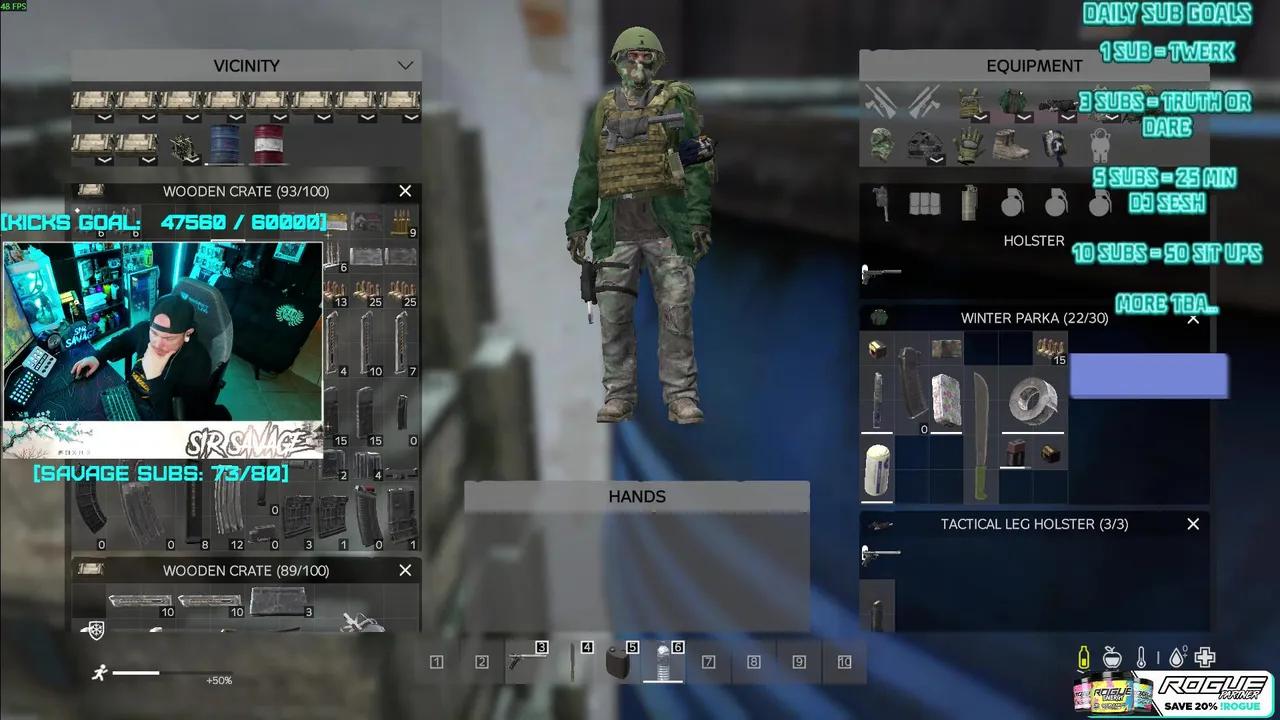Screen dimensions: 1280x720
Task: Collapse the Winter Parka container
Action: (1192, 318)
